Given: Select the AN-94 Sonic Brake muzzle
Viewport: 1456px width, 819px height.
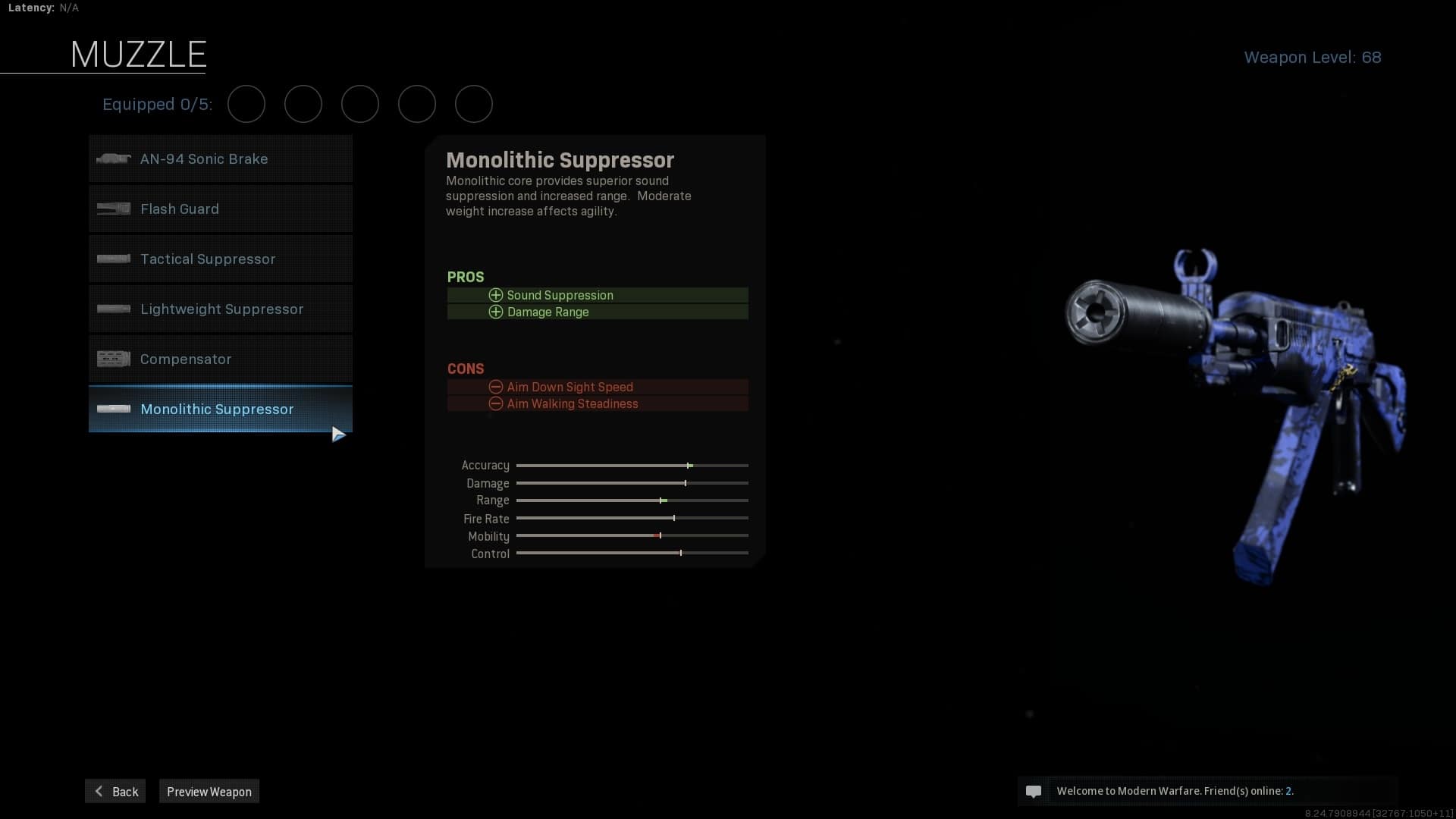Looking at the screenshot, I should (x=220, y=159).
